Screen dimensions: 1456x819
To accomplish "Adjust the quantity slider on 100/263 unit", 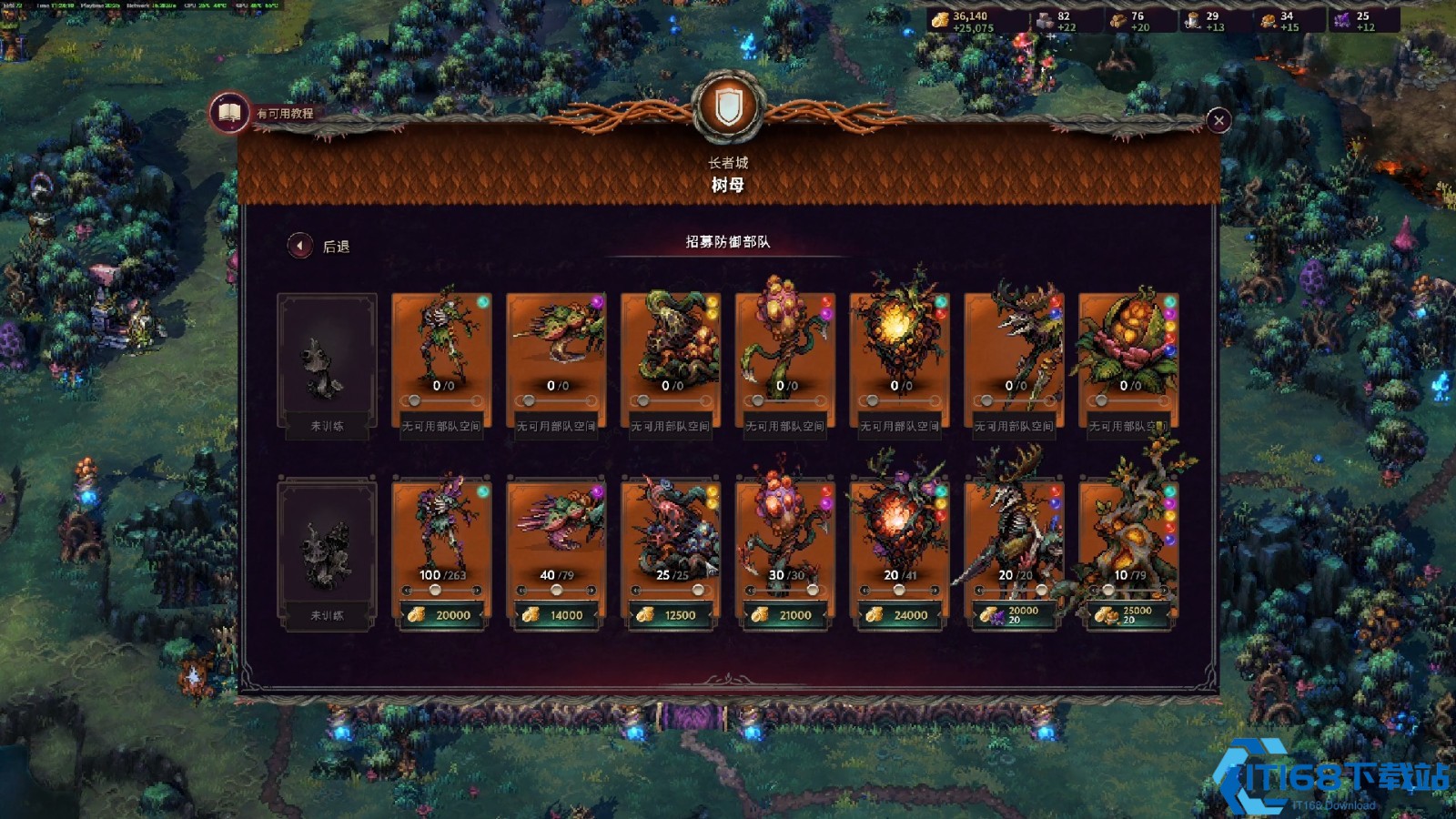I will pyautogui.click(x=436, y=591).
